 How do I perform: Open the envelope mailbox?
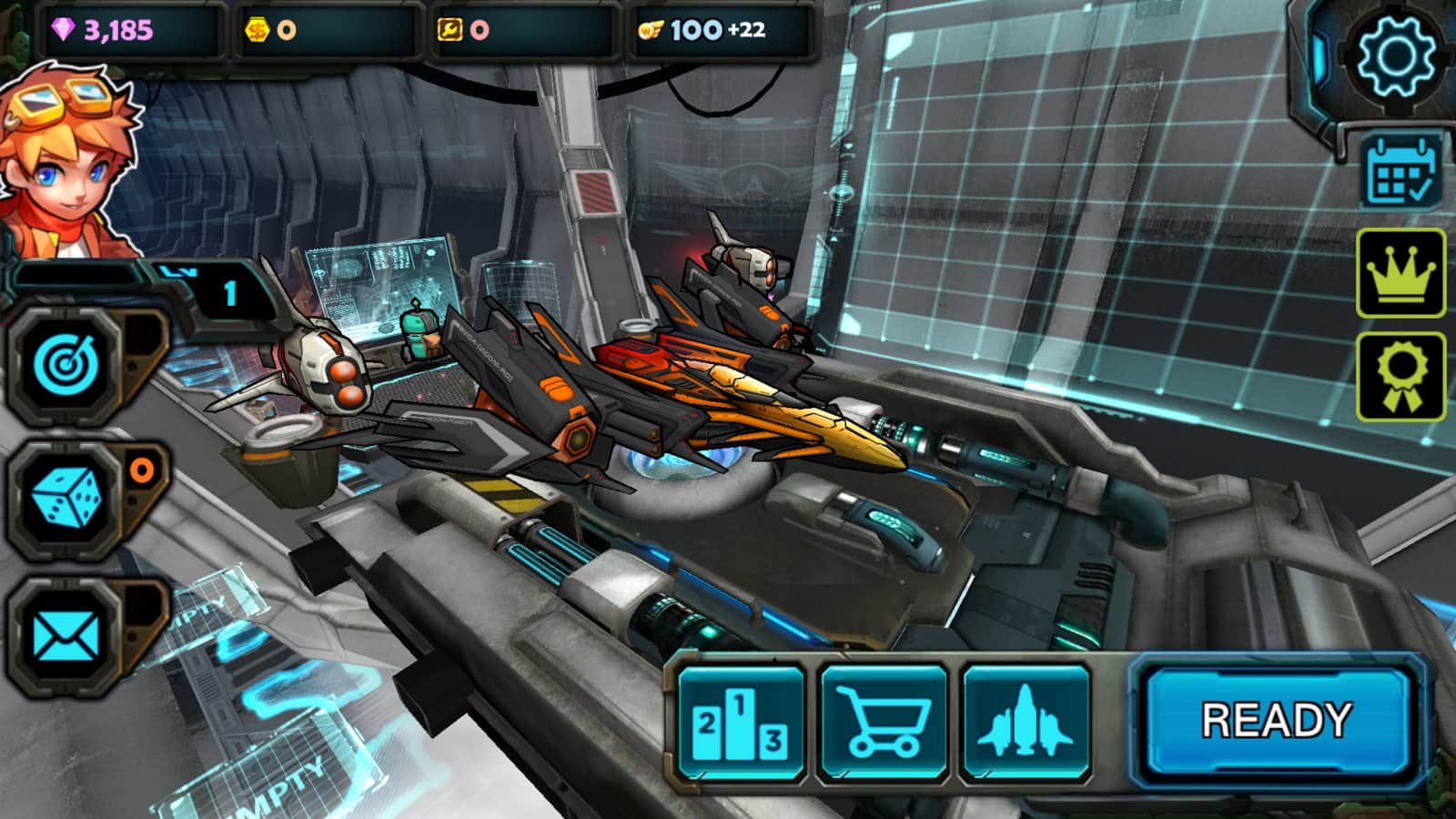tap(66, 634)
